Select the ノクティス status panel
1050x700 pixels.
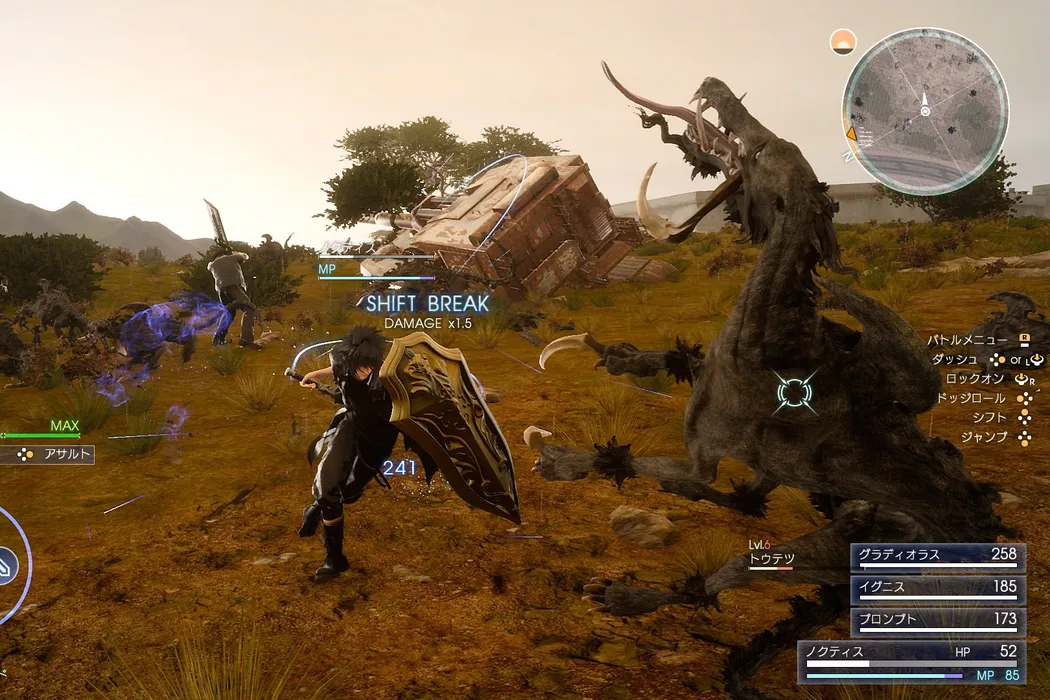(911, 662)
